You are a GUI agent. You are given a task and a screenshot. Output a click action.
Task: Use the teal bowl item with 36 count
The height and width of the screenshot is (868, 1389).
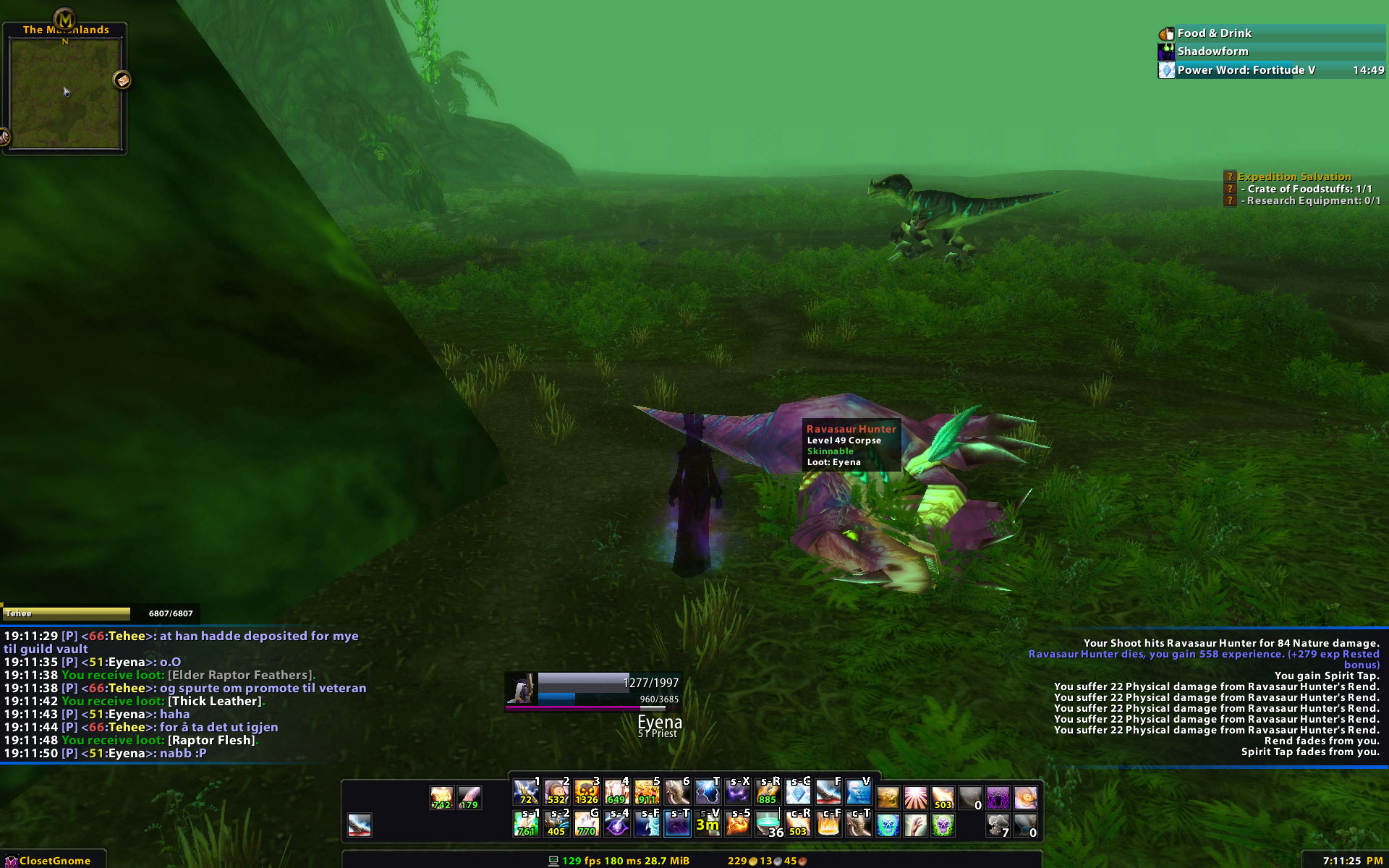[769, 825]
